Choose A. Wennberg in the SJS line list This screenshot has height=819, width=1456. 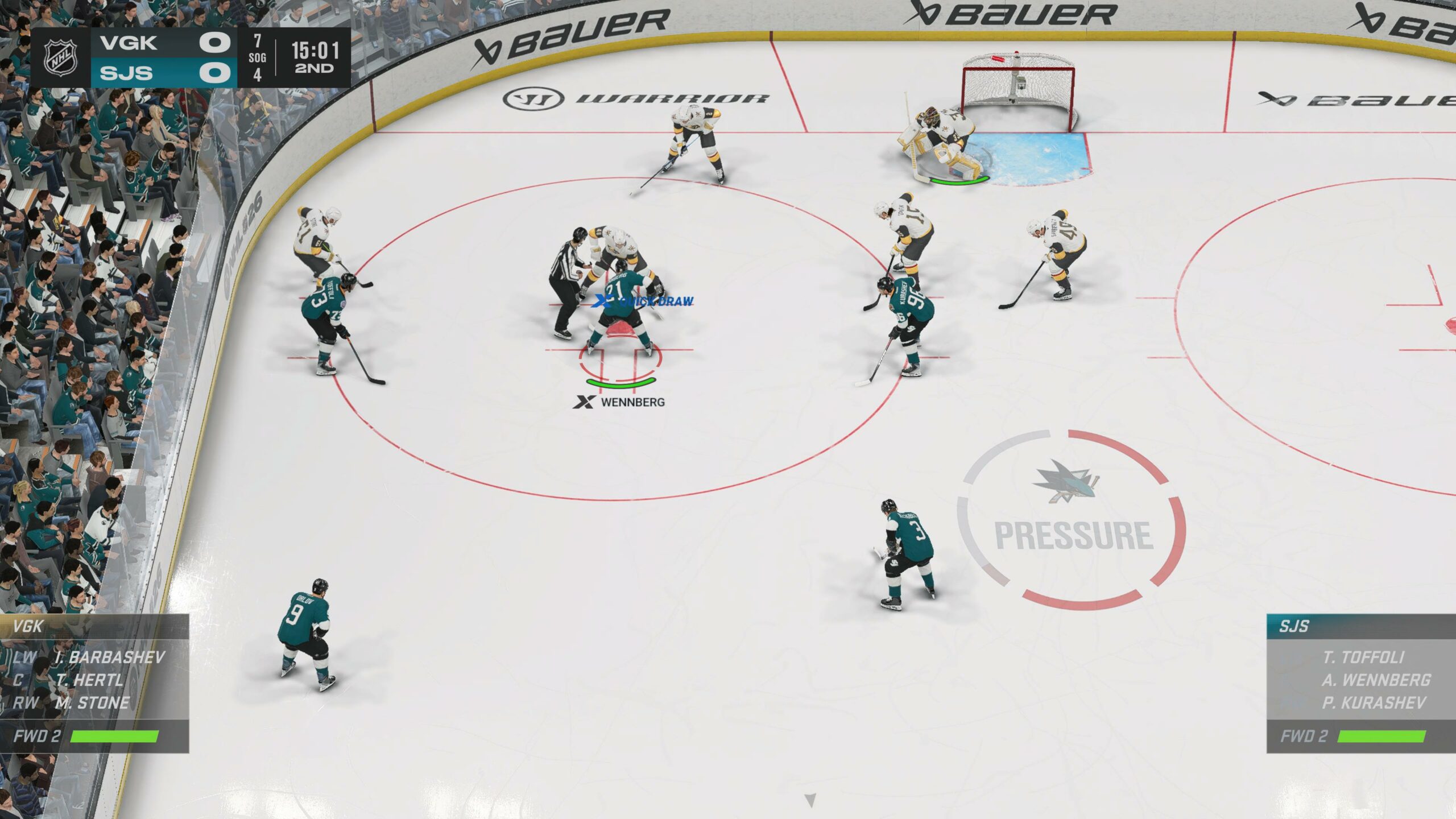click(x=1375, y=680)
